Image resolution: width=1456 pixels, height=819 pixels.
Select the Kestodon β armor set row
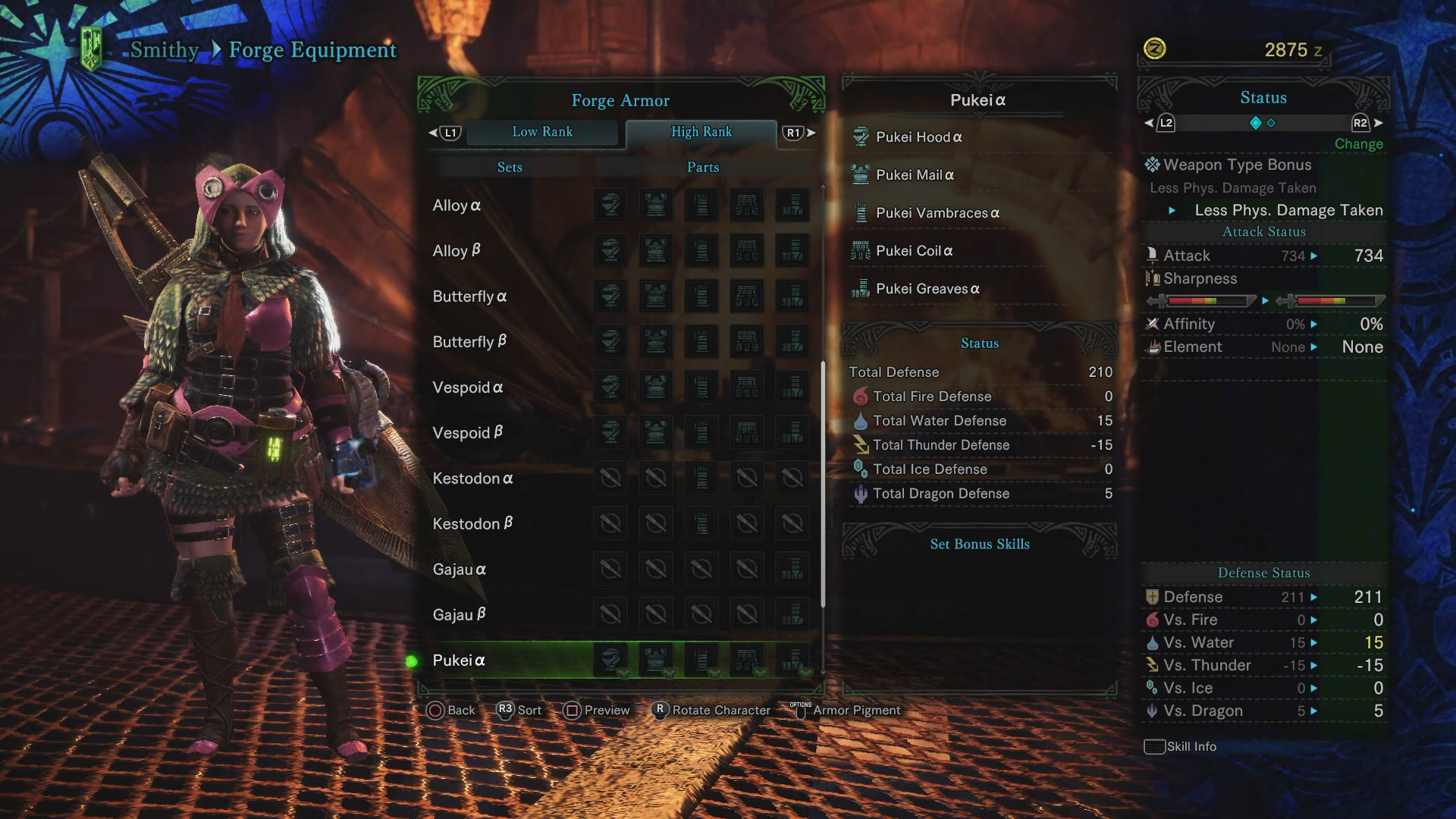473,523
